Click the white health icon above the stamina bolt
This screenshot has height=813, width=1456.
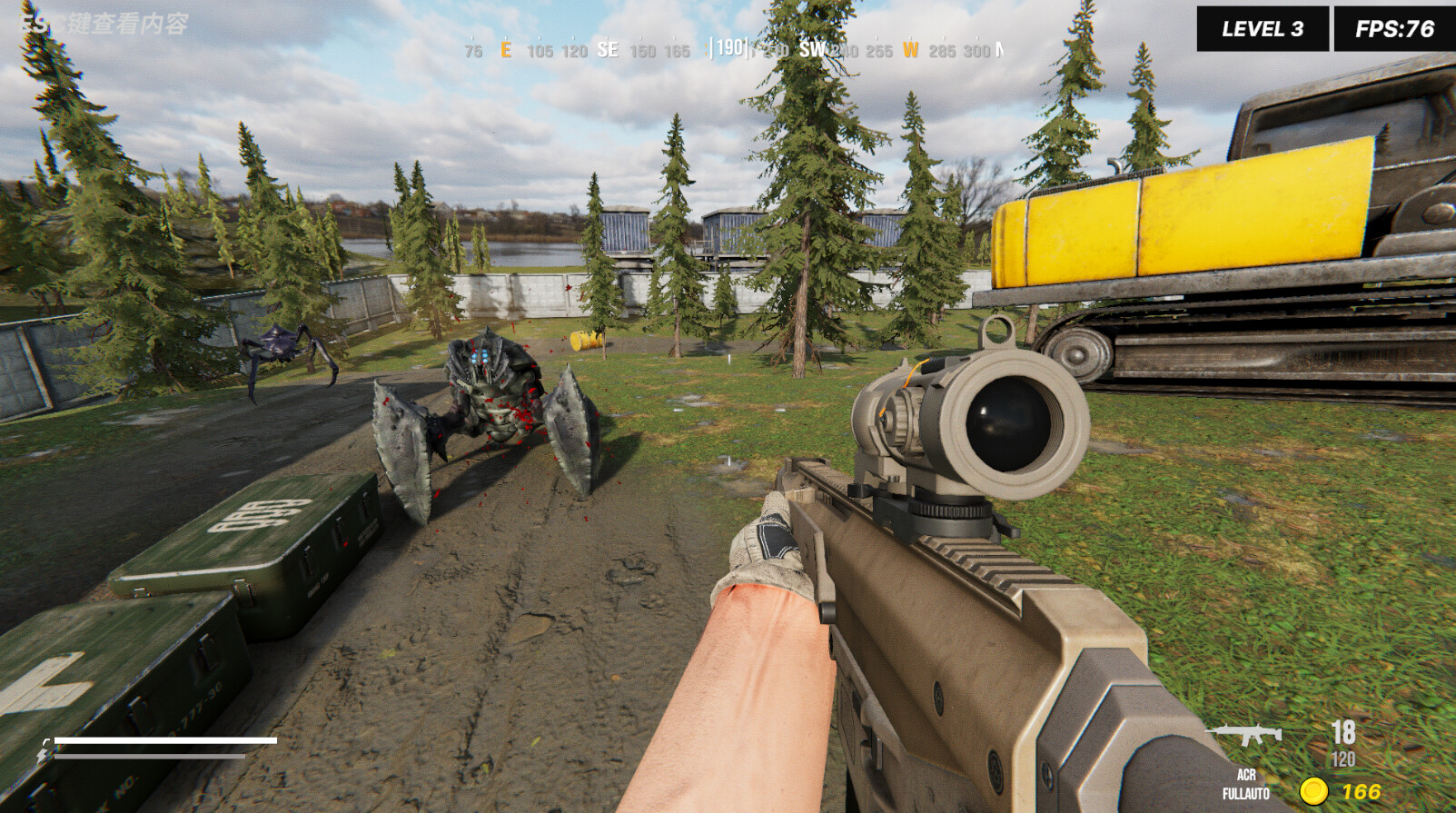pyautogui.click(x=45, y=740)
